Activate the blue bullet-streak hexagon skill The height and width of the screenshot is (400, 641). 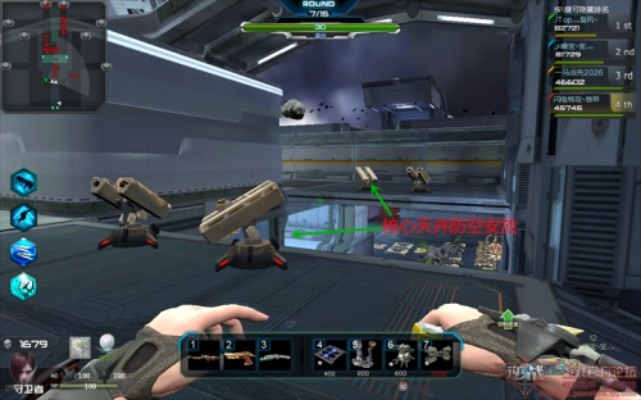23,251
